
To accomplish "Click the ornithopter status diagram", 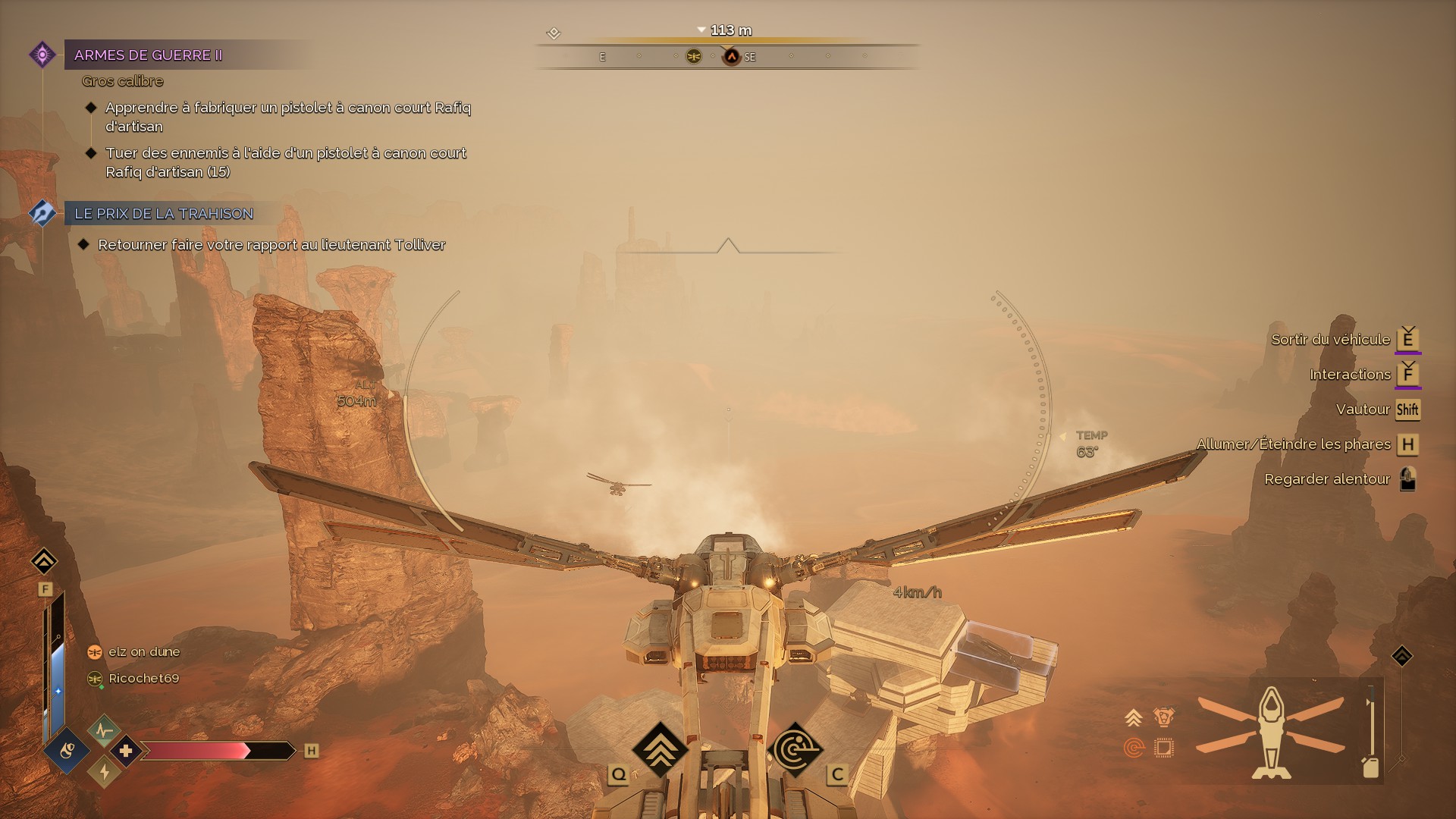I will coord(1271,733).
